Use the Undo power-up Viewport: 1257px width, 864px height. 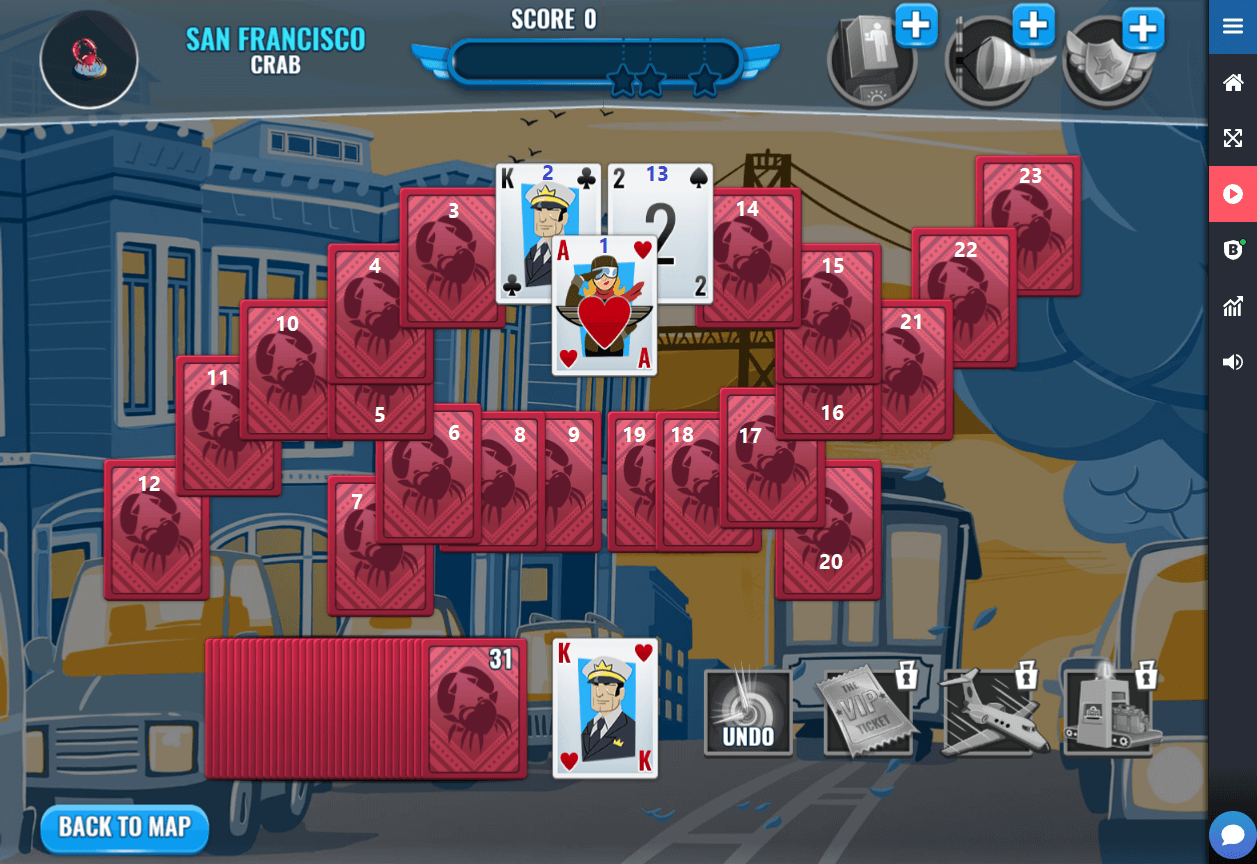[748, 711]
